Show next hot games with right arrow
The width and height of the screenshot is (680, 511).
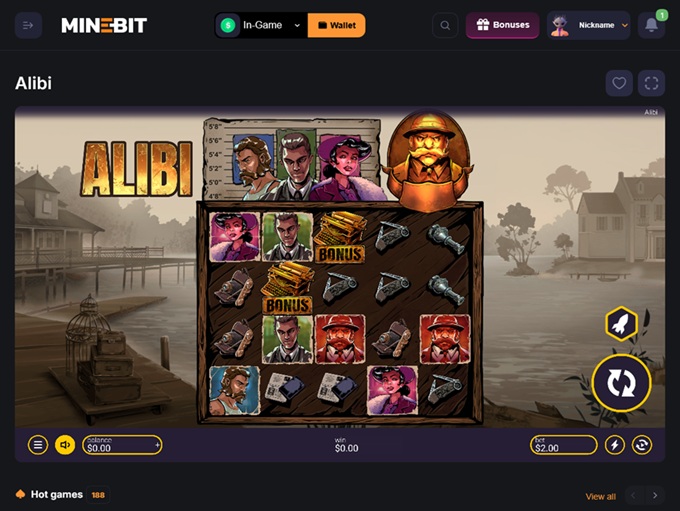[655, 495]
